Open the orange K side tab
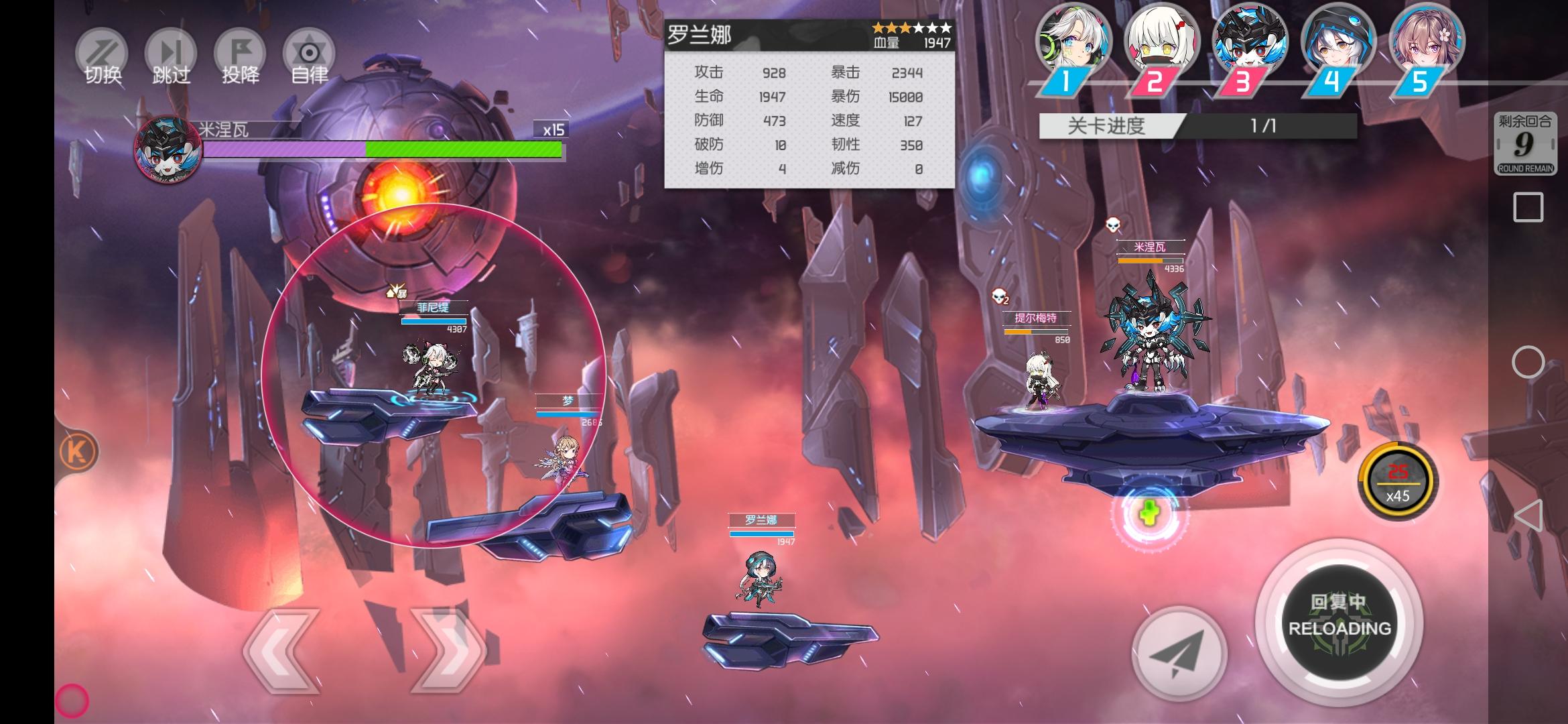Screen dimensions: 1568x724 pos(78,452)
